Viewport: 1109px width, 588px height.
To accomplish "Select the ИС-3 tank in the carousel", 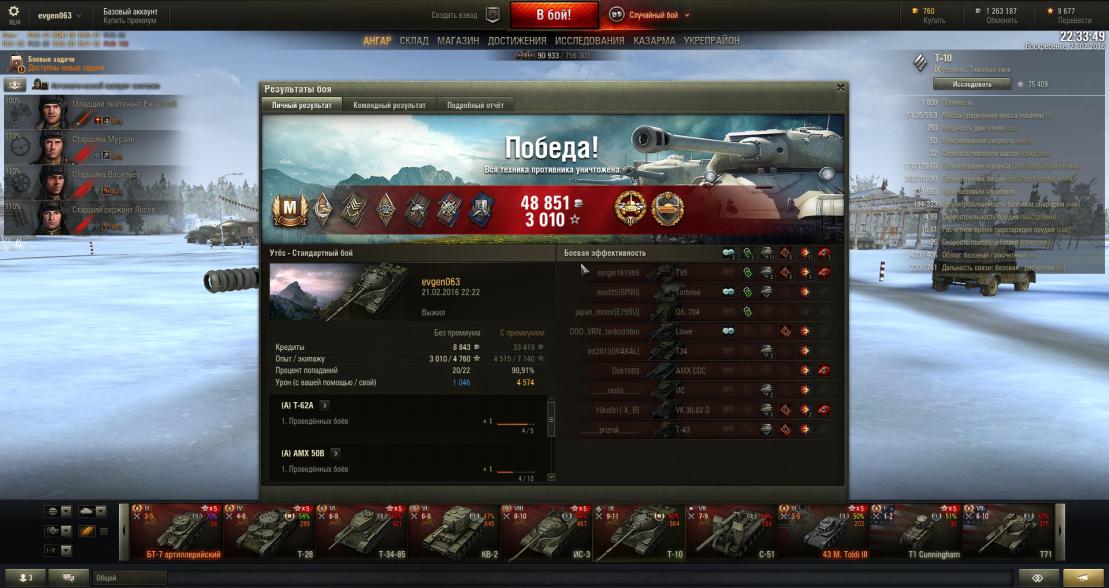I will 538,531.
